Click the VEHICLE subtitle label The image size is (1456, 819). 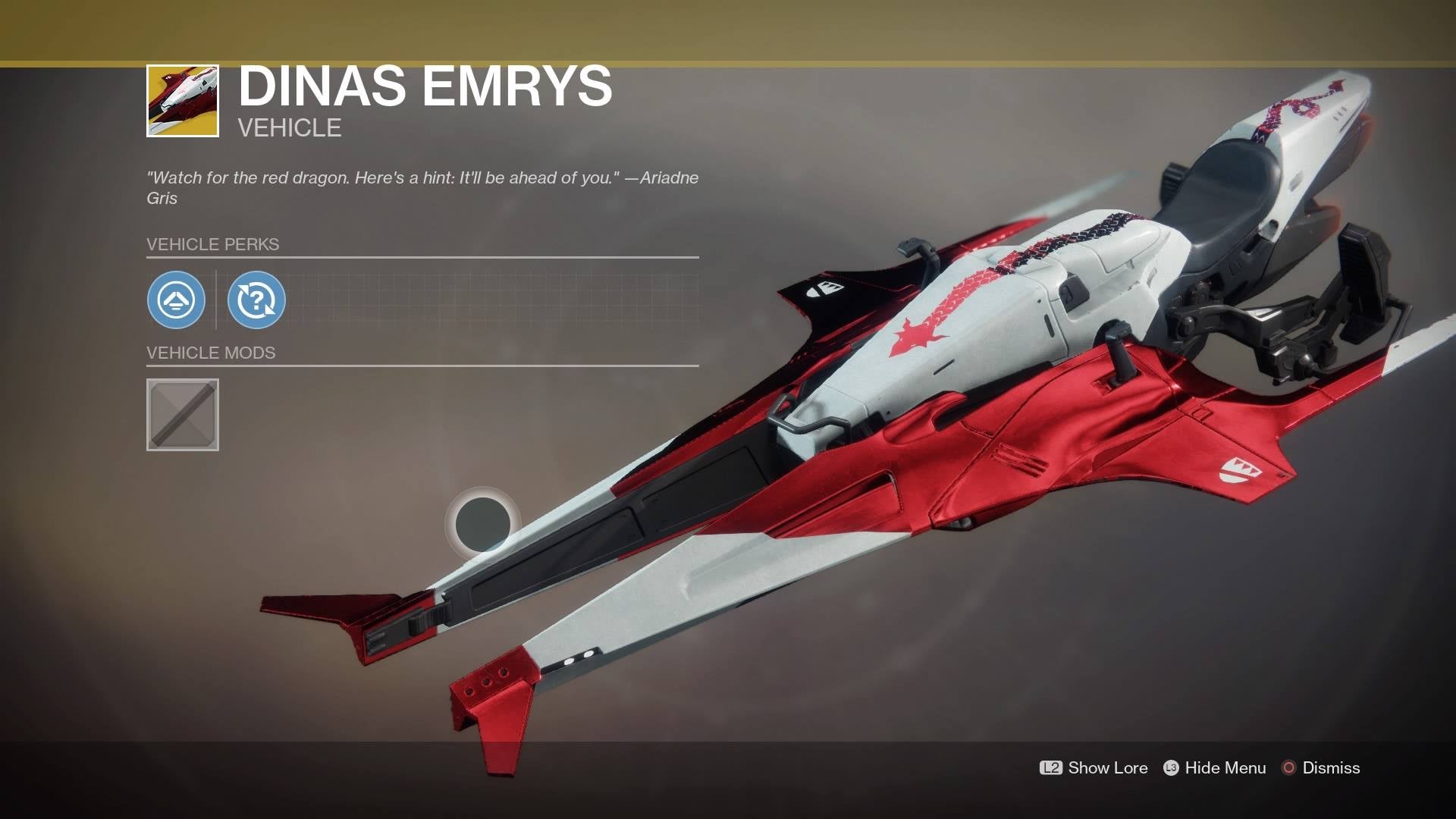(x=288, y=127)
